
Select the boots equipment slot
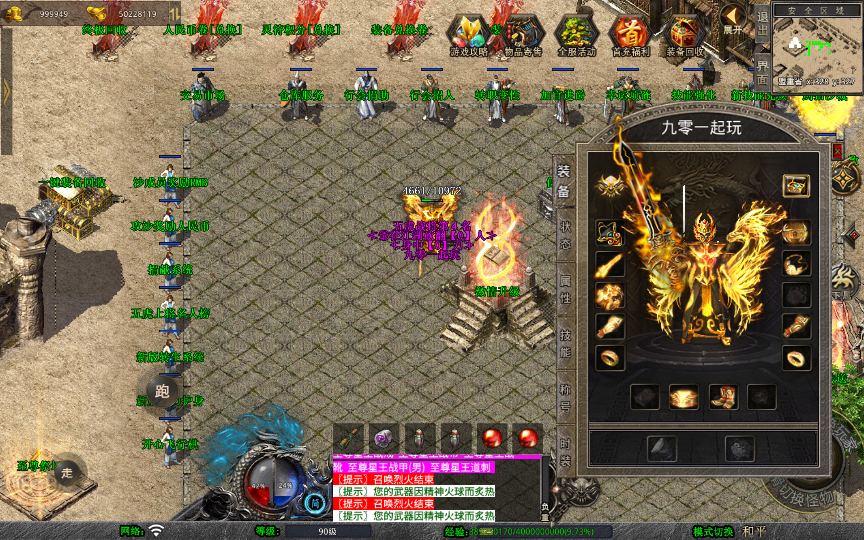click(724, 397)
